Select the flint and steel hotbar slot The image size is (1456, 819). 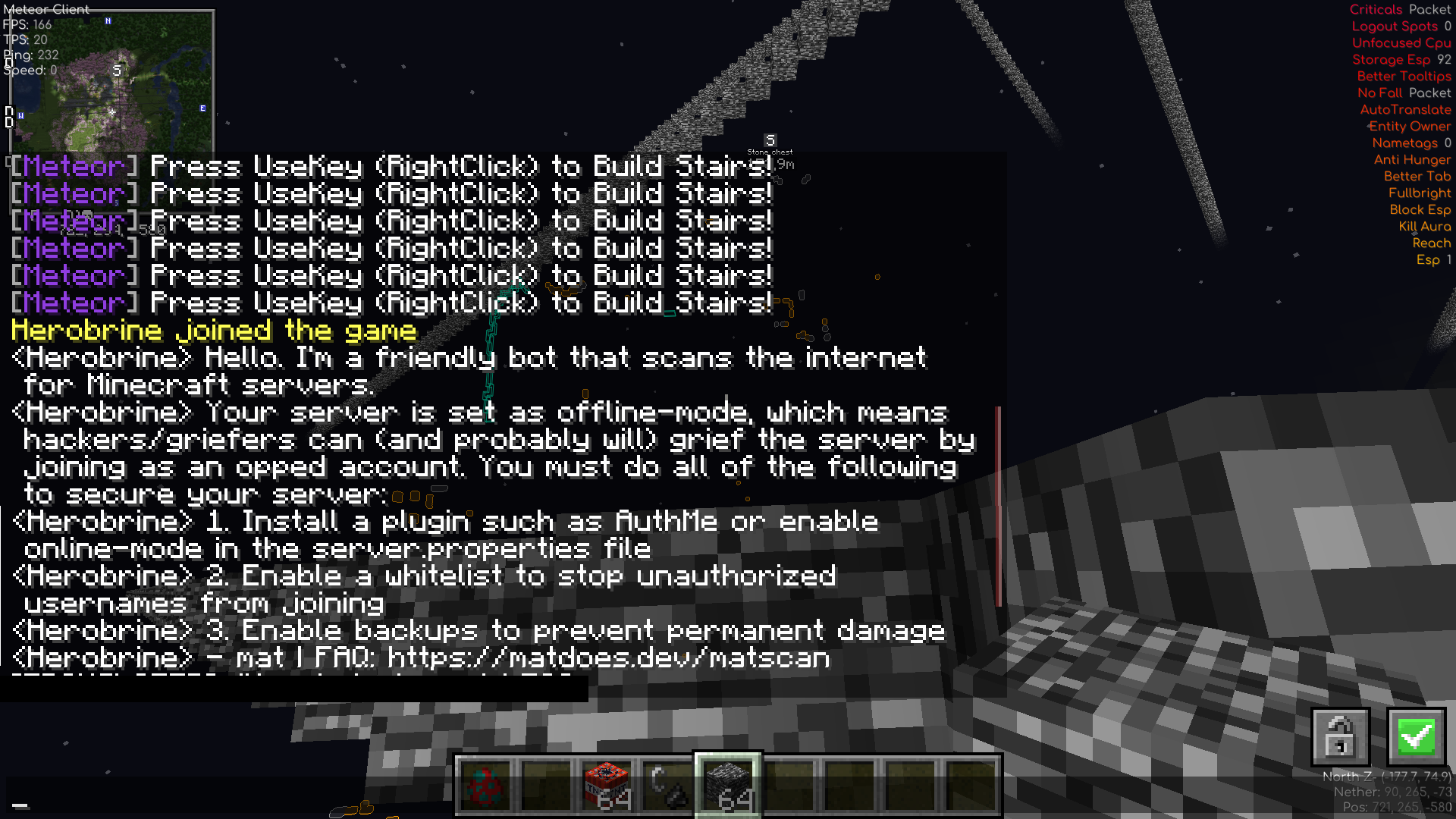click(667, 785)
